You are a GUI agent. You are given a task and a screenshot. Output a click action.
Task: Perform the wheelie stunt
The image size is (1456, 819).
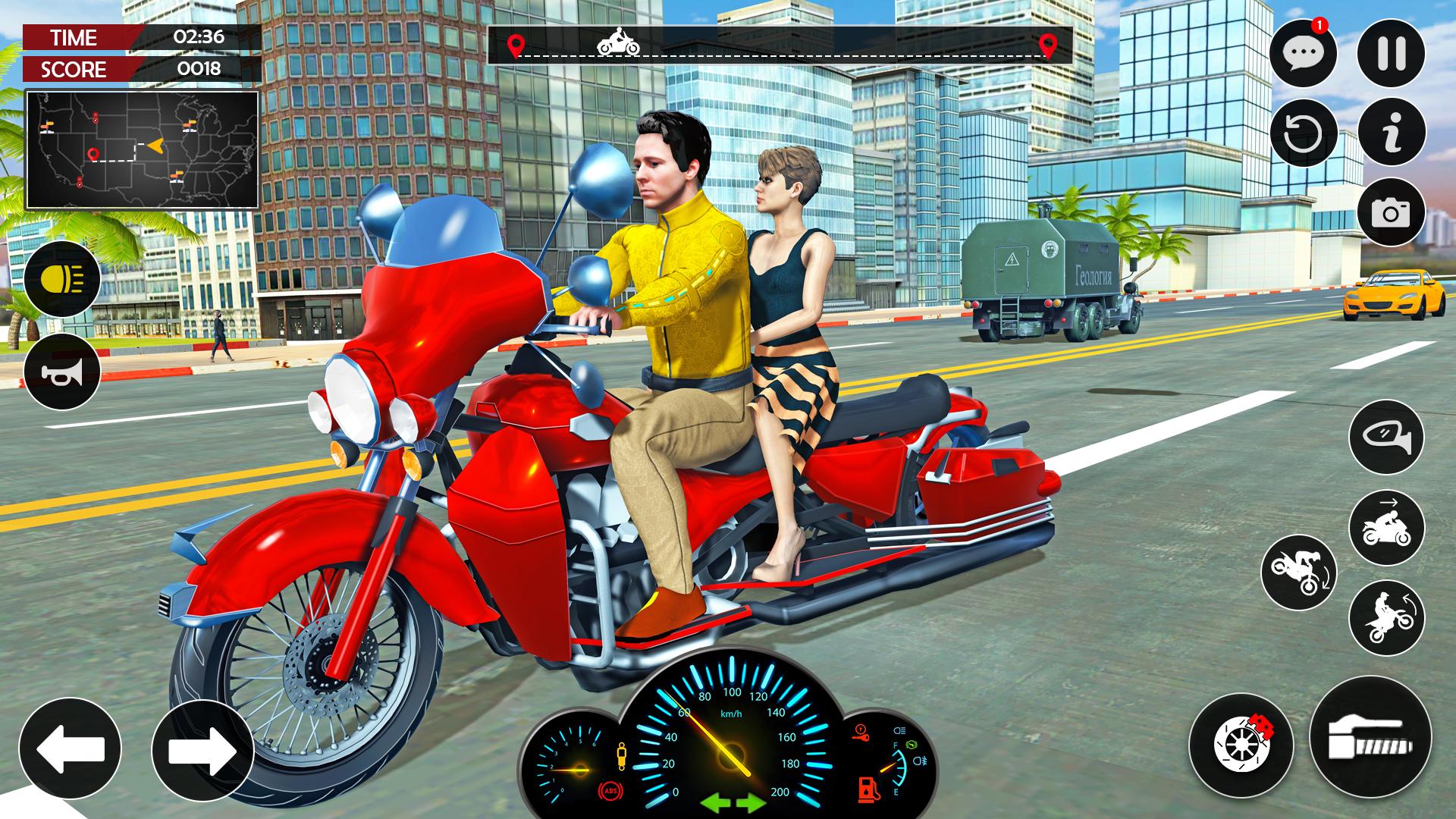click(x=1386, y=618)
